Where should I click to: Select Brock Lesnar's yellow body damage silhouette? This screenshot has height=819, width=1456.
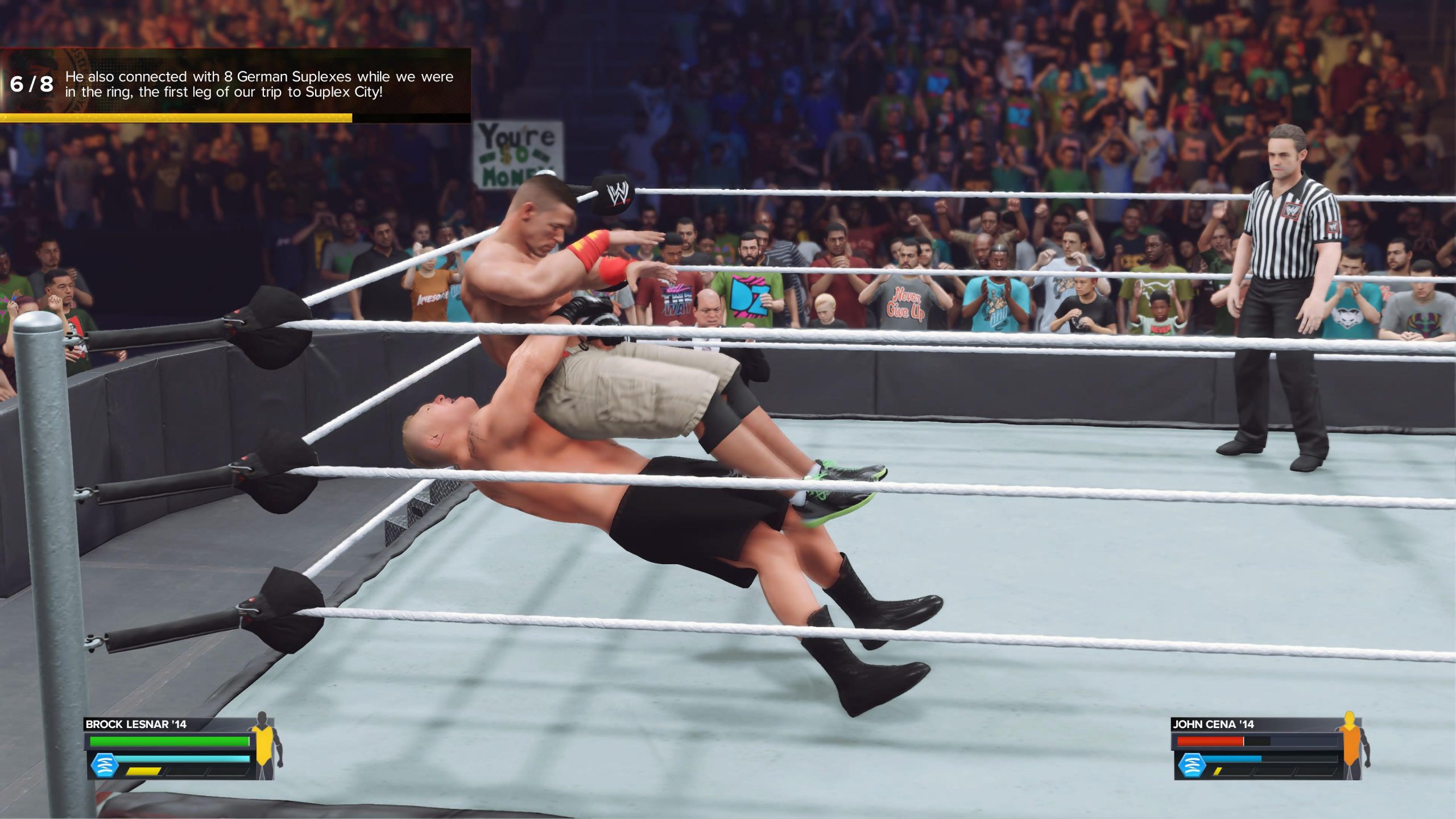pyautogui.click(x=263, y=745)
